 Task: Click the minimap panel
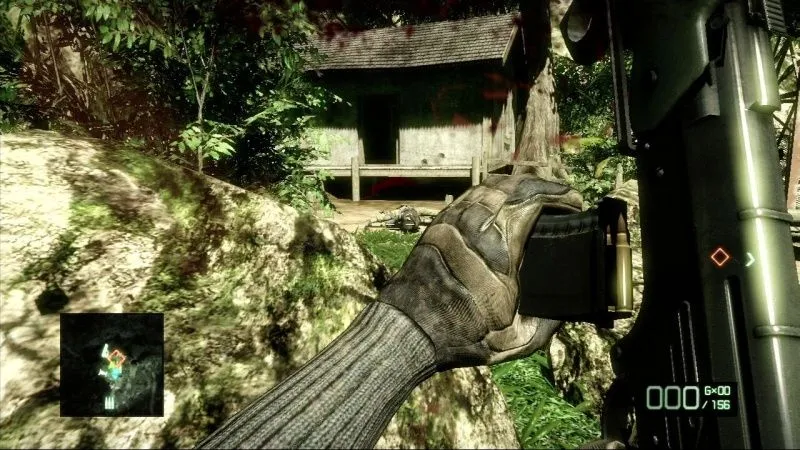point(111,364)
